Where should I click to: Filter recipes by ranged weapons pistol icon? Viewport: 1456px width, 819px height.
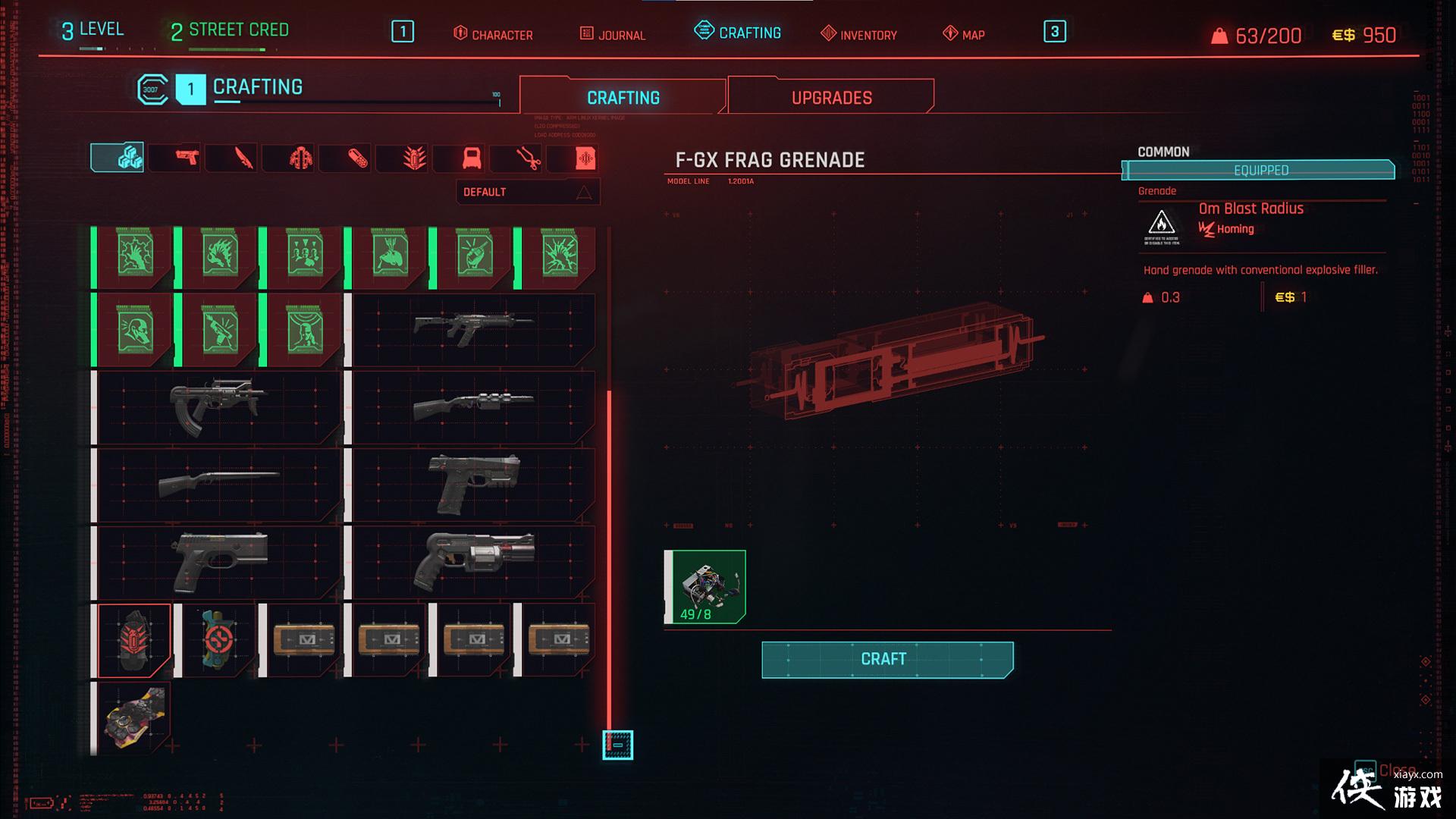click(186, 158)
